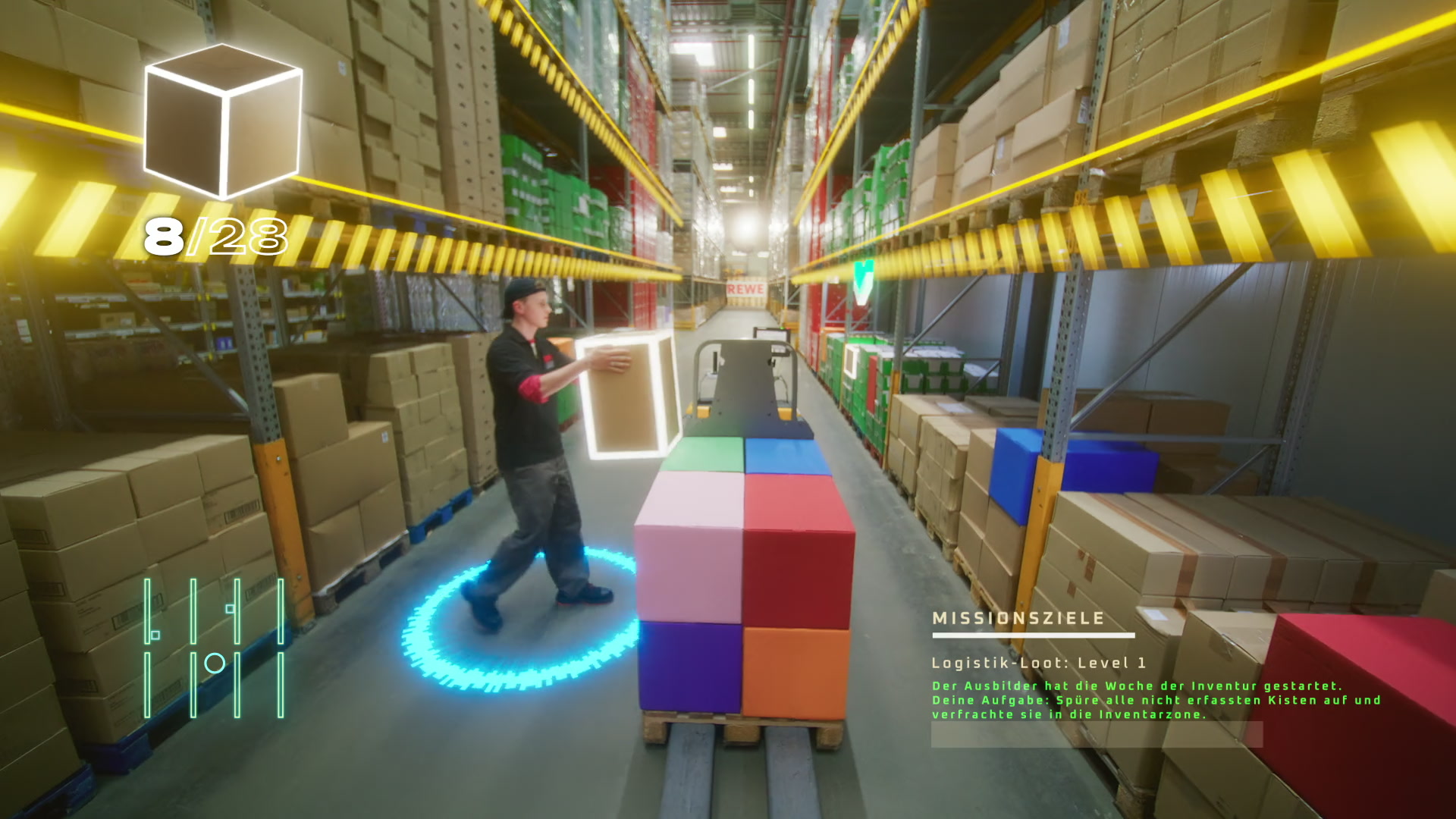Select the Logistik-Loot: Level 1 mission entry
This screenshot has height=819, width=1456.
click(x=1038, y=664)
